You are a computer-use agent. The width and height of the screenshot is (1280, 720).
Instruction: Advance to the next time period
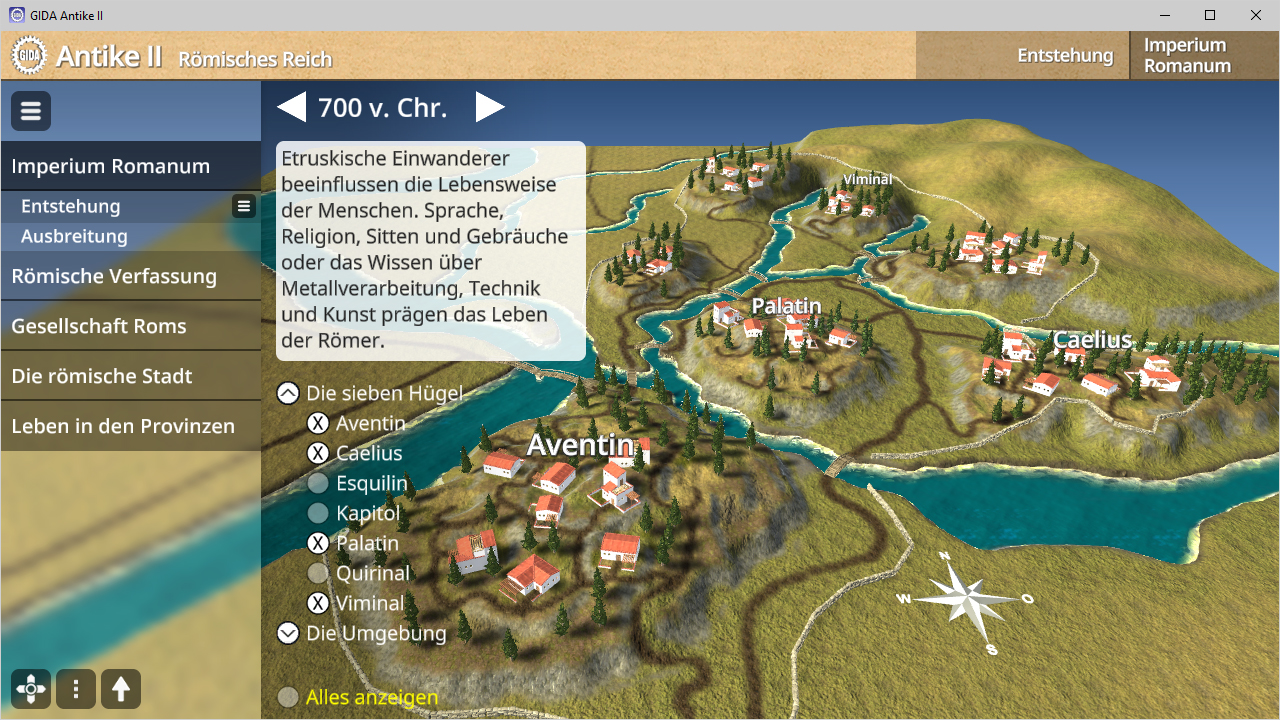tap(490, 107)
